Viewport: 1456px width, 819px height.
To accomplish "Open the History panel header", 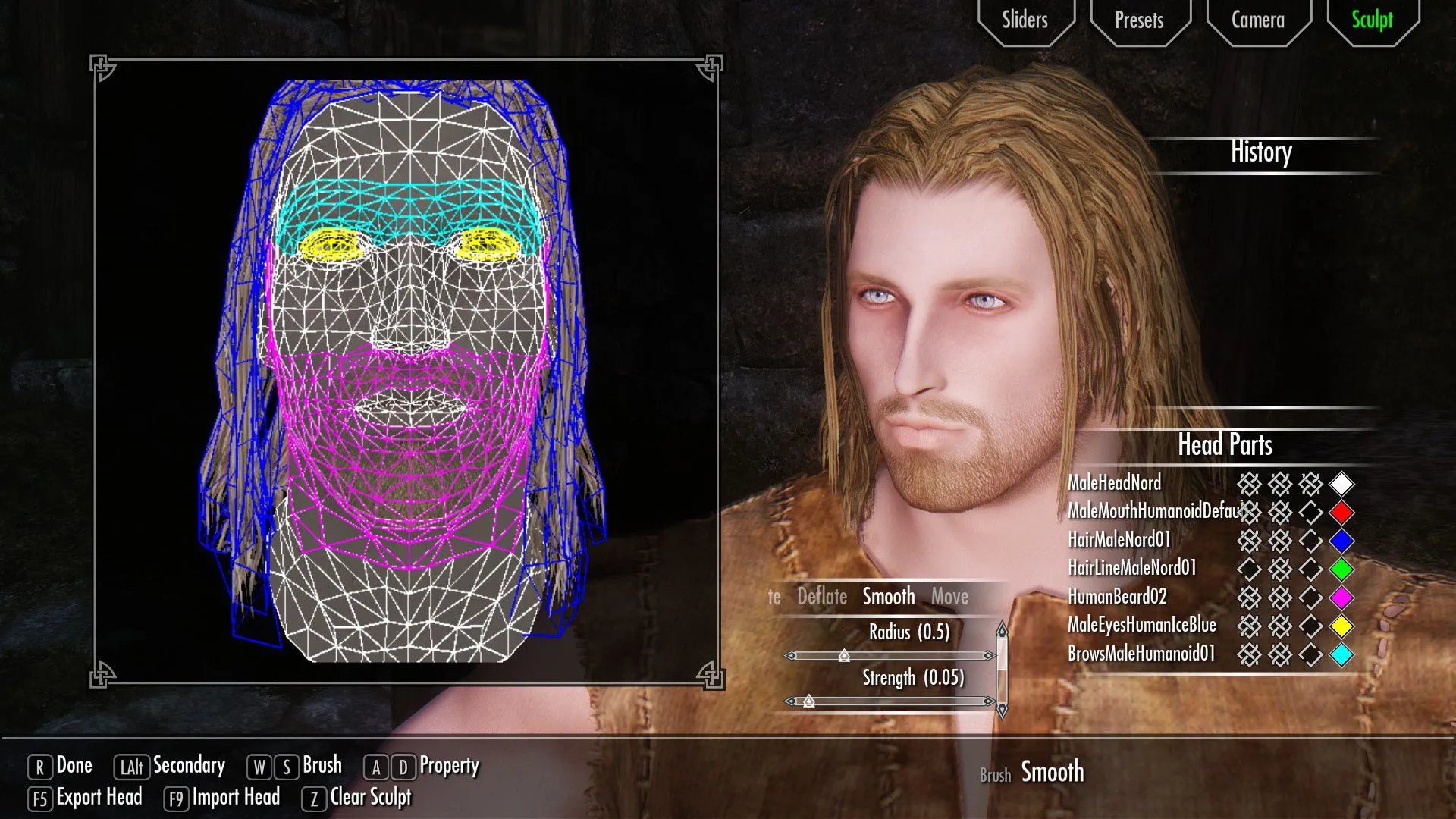I will pos(1261,152).
